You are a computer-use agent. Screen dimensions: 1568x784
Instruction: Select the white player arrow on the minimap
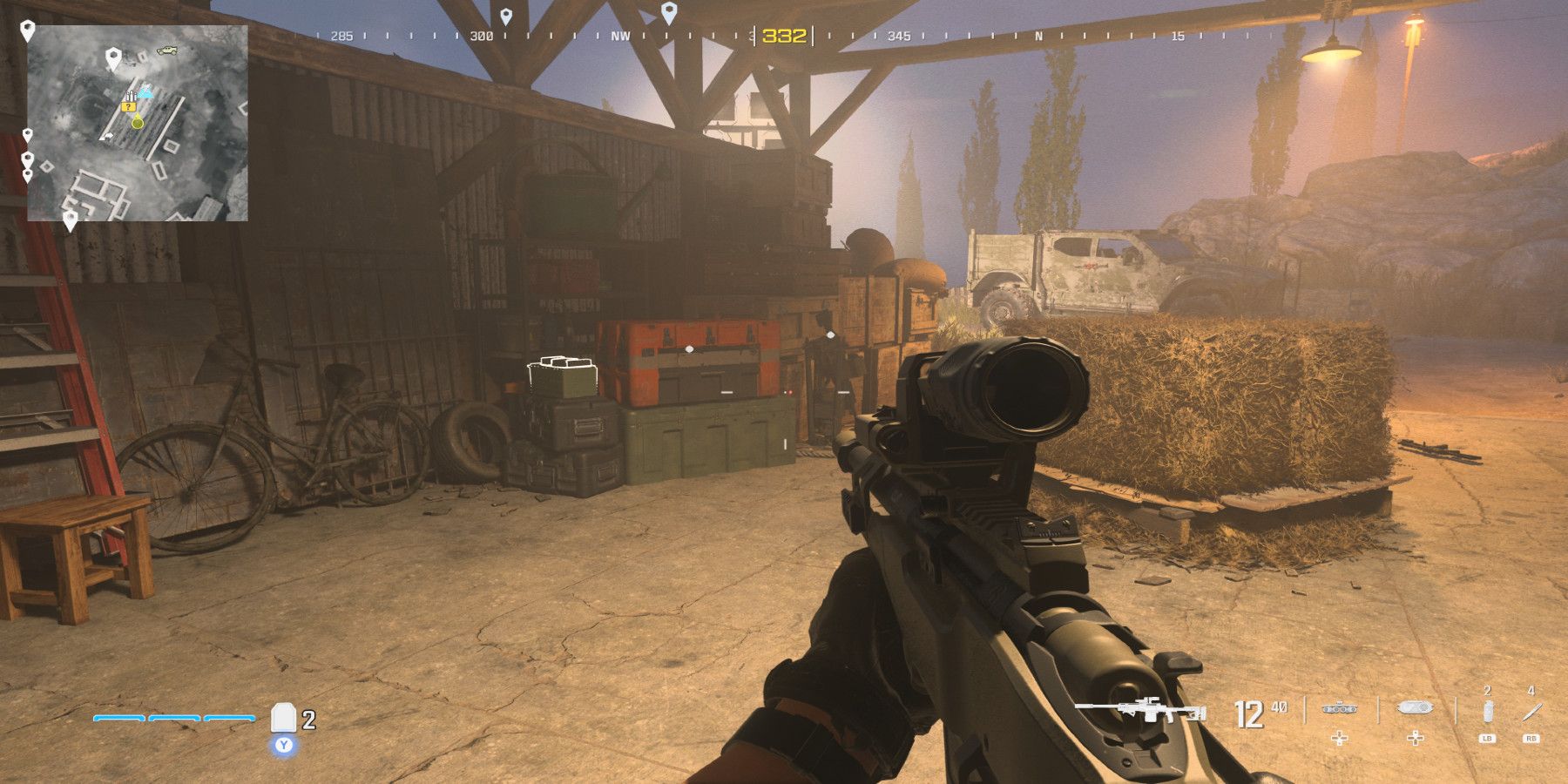click(x=109, y=136)
